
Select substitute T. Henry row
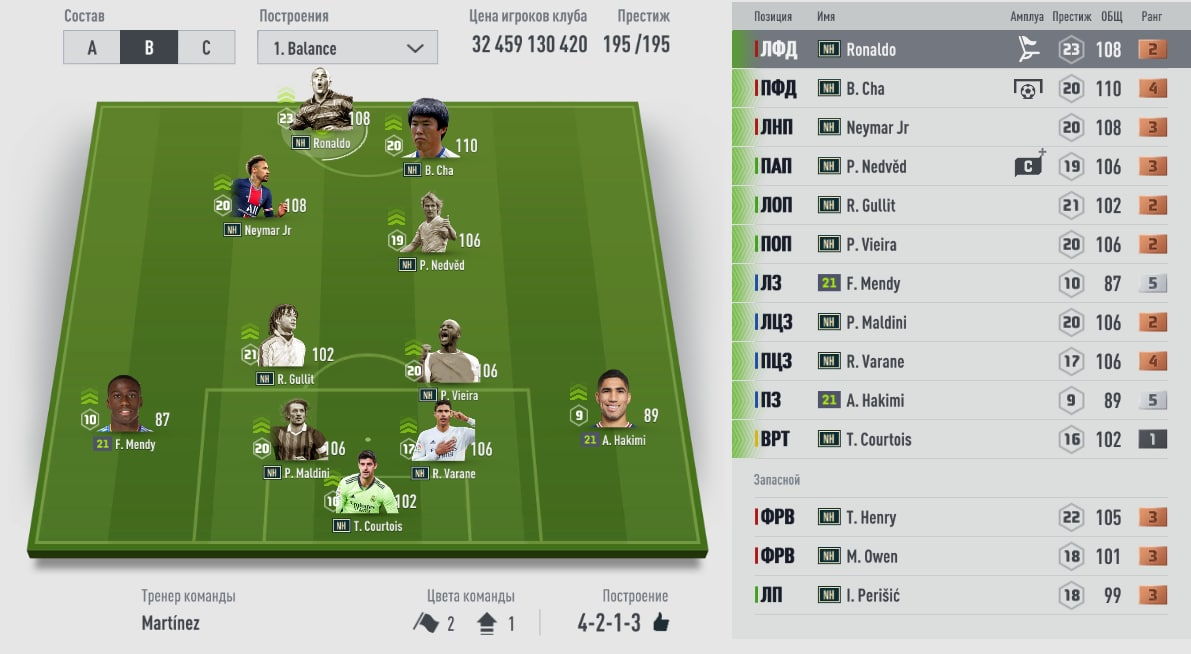[960, 517]
